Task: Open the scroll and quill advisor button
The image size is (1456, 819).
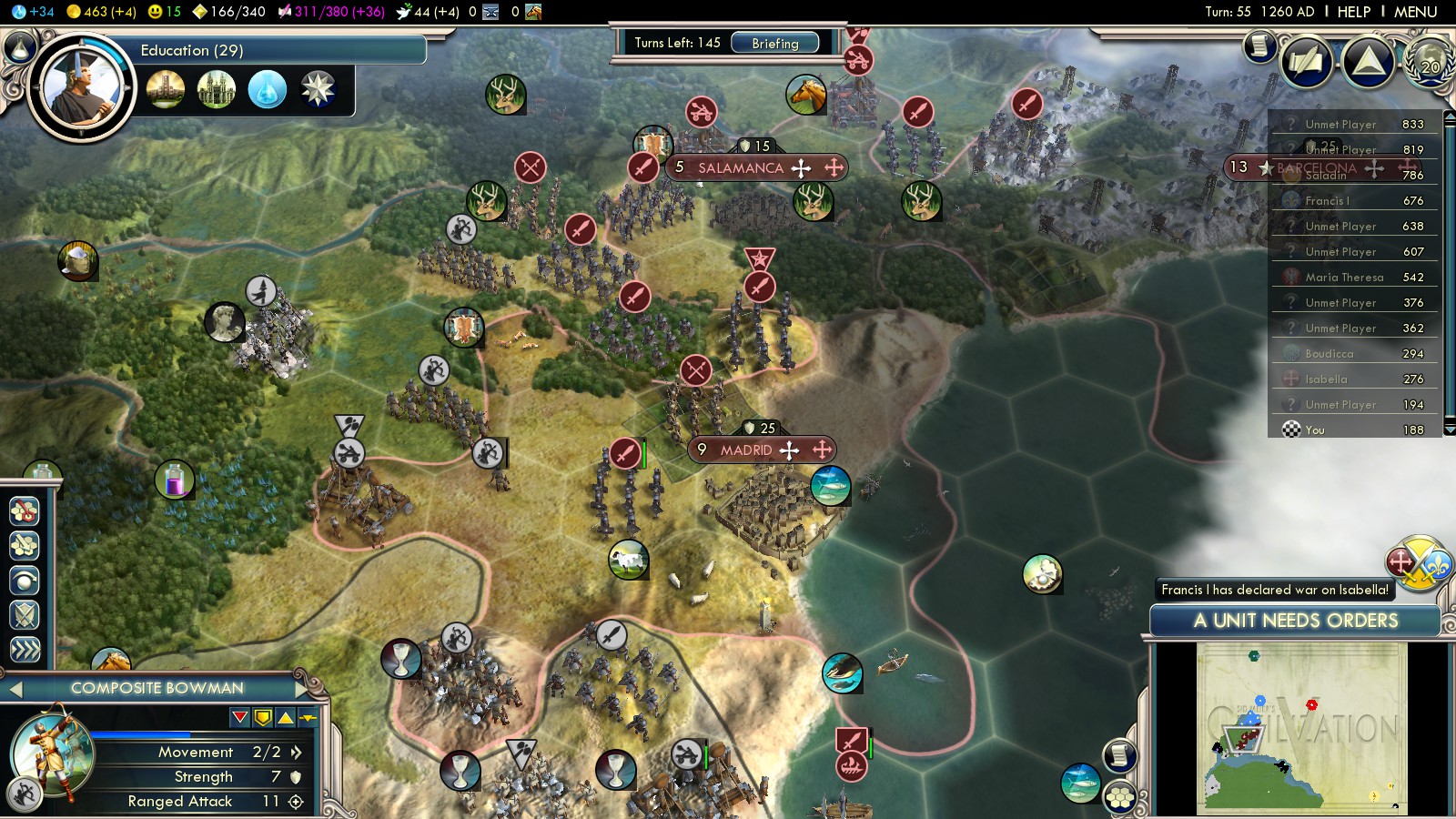Action: [x=1307, y=62]
